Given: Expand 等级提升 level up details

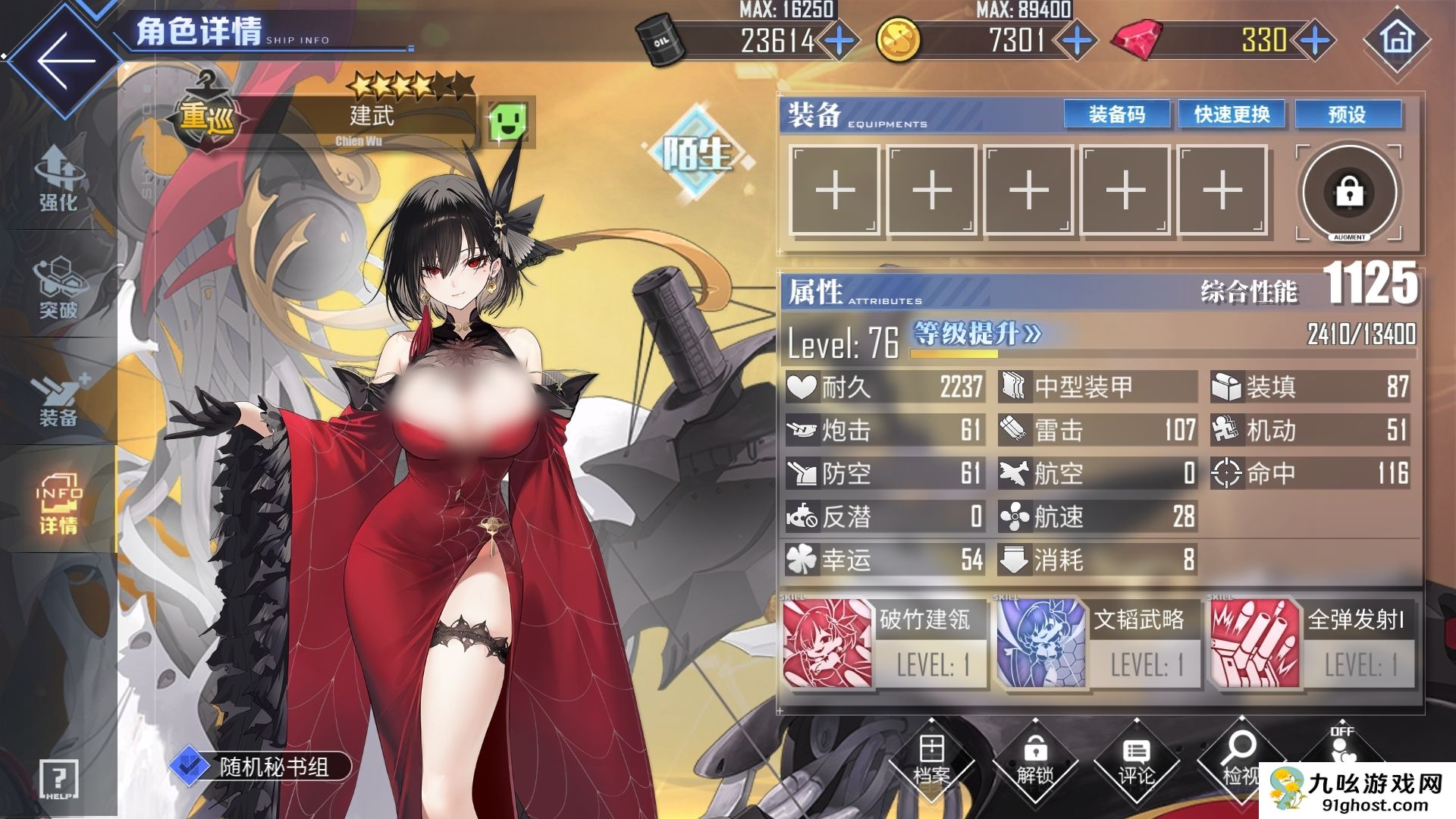Looking at the screenshot, I should (974, 331).
